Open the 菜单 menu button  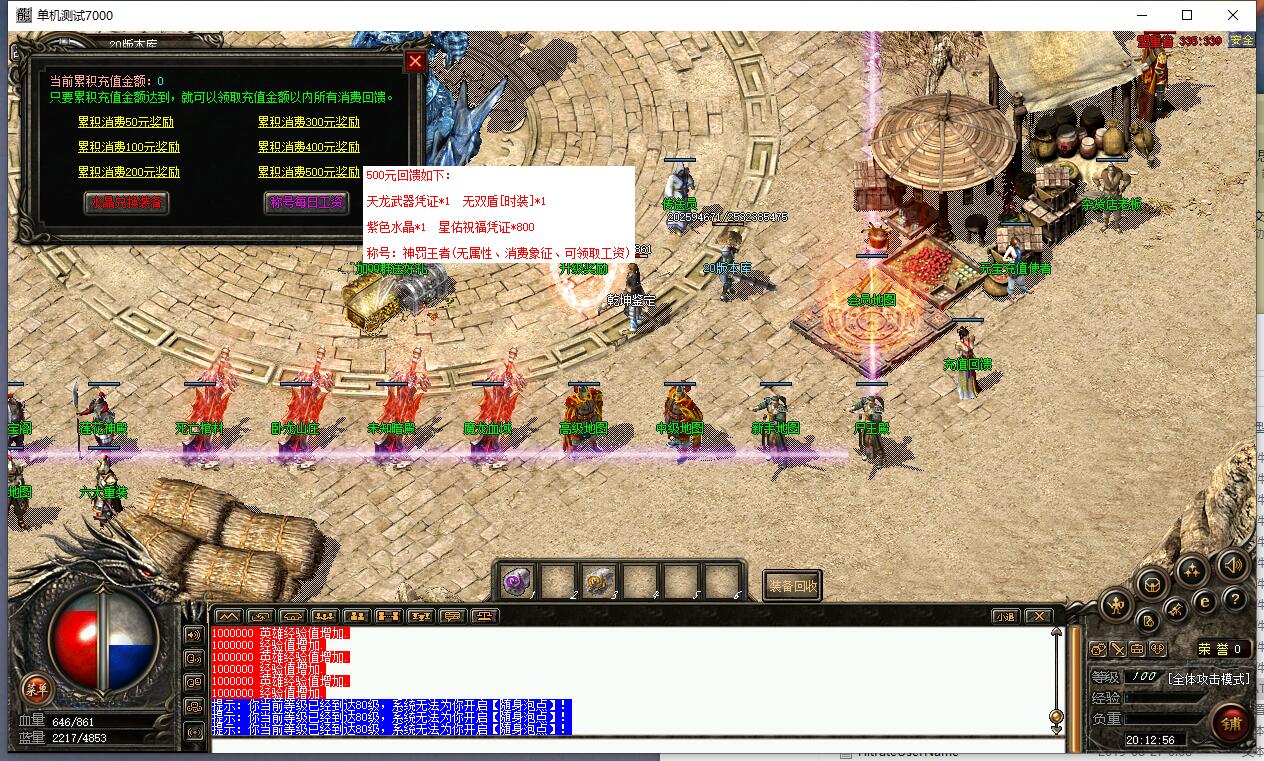[37, 688]
